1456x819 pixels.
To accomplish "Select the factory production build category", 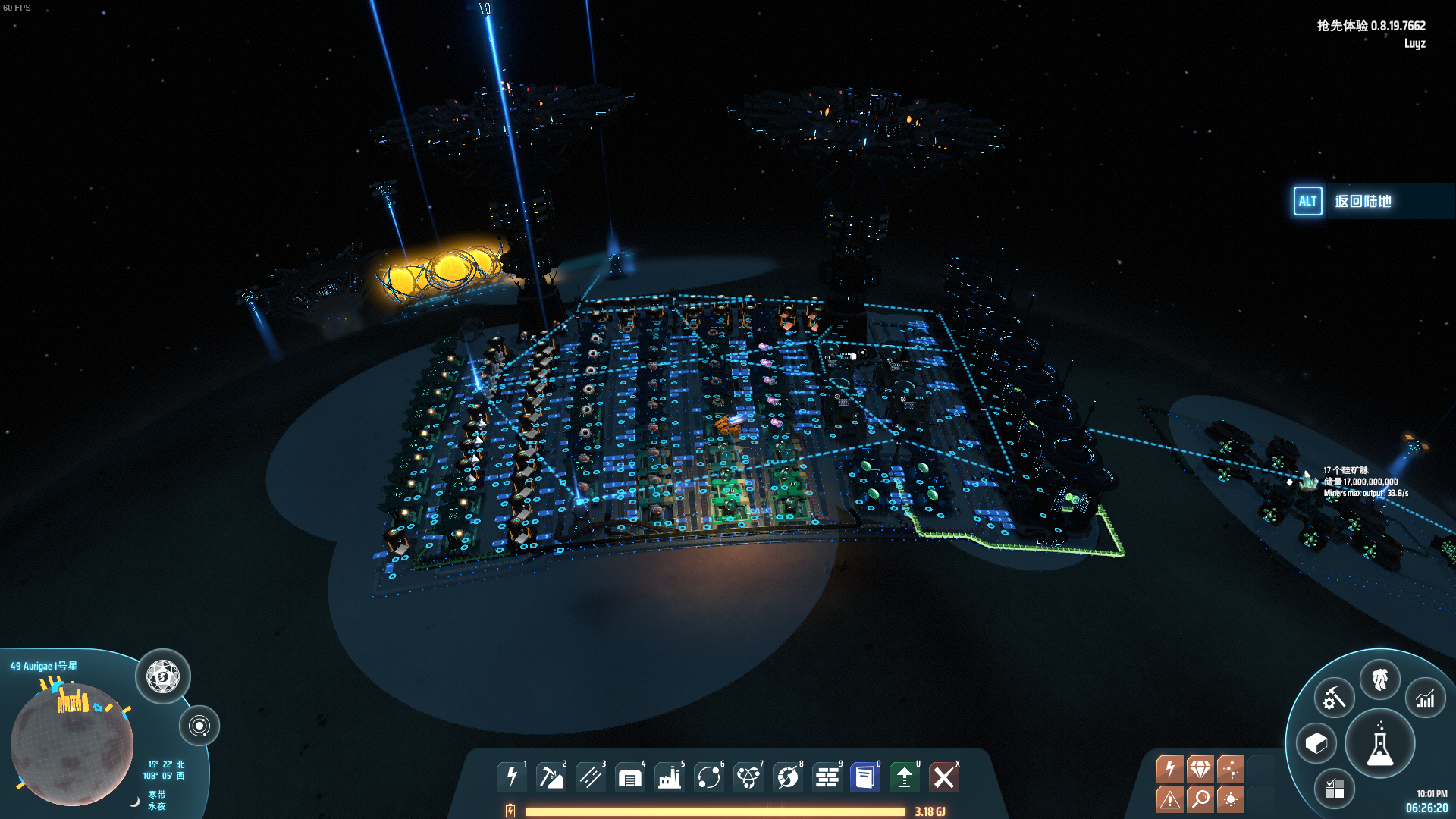I will point(670,777).
